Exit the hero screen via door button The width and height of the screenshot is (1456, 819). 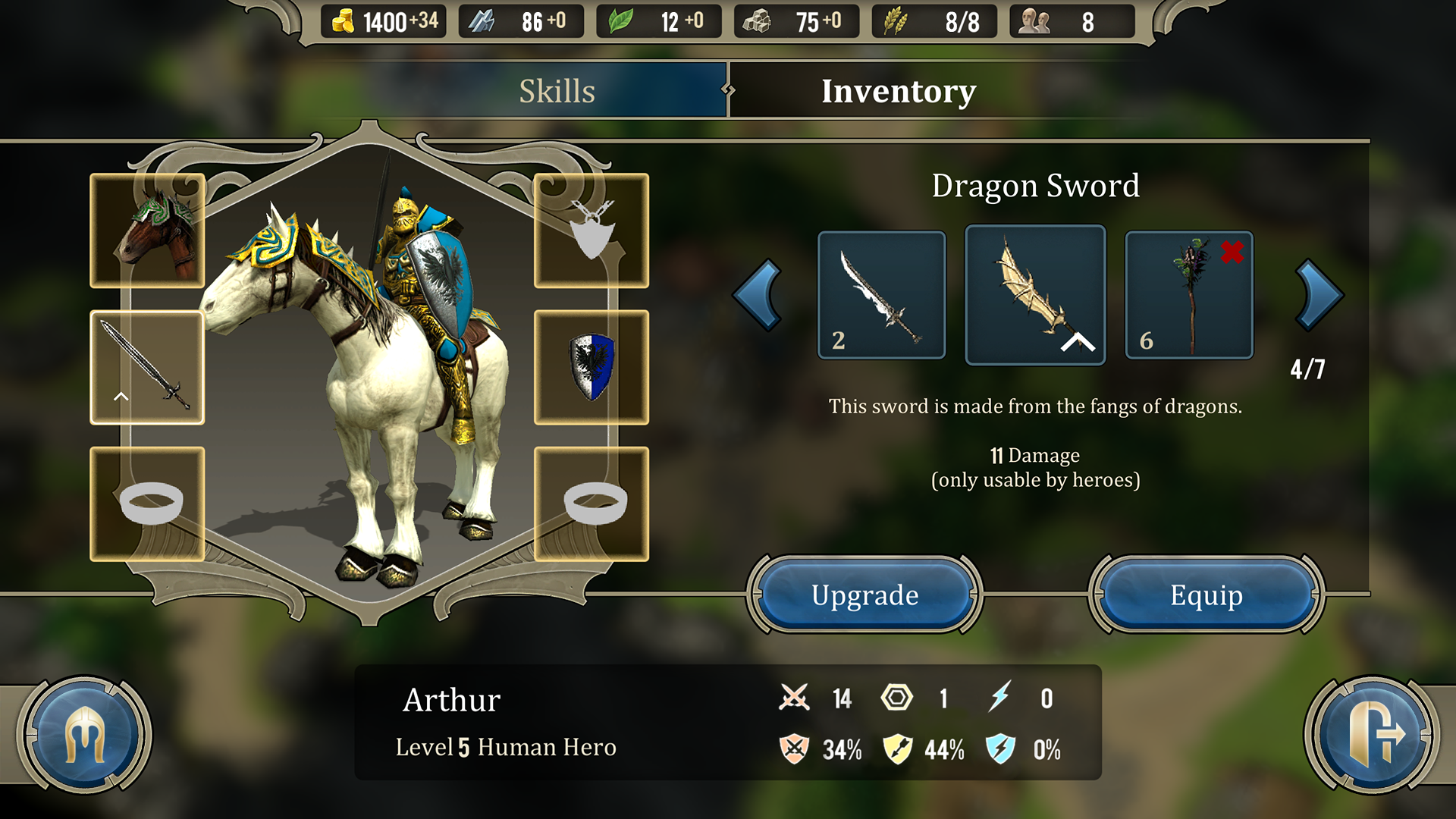click(x=1371, y=734)
